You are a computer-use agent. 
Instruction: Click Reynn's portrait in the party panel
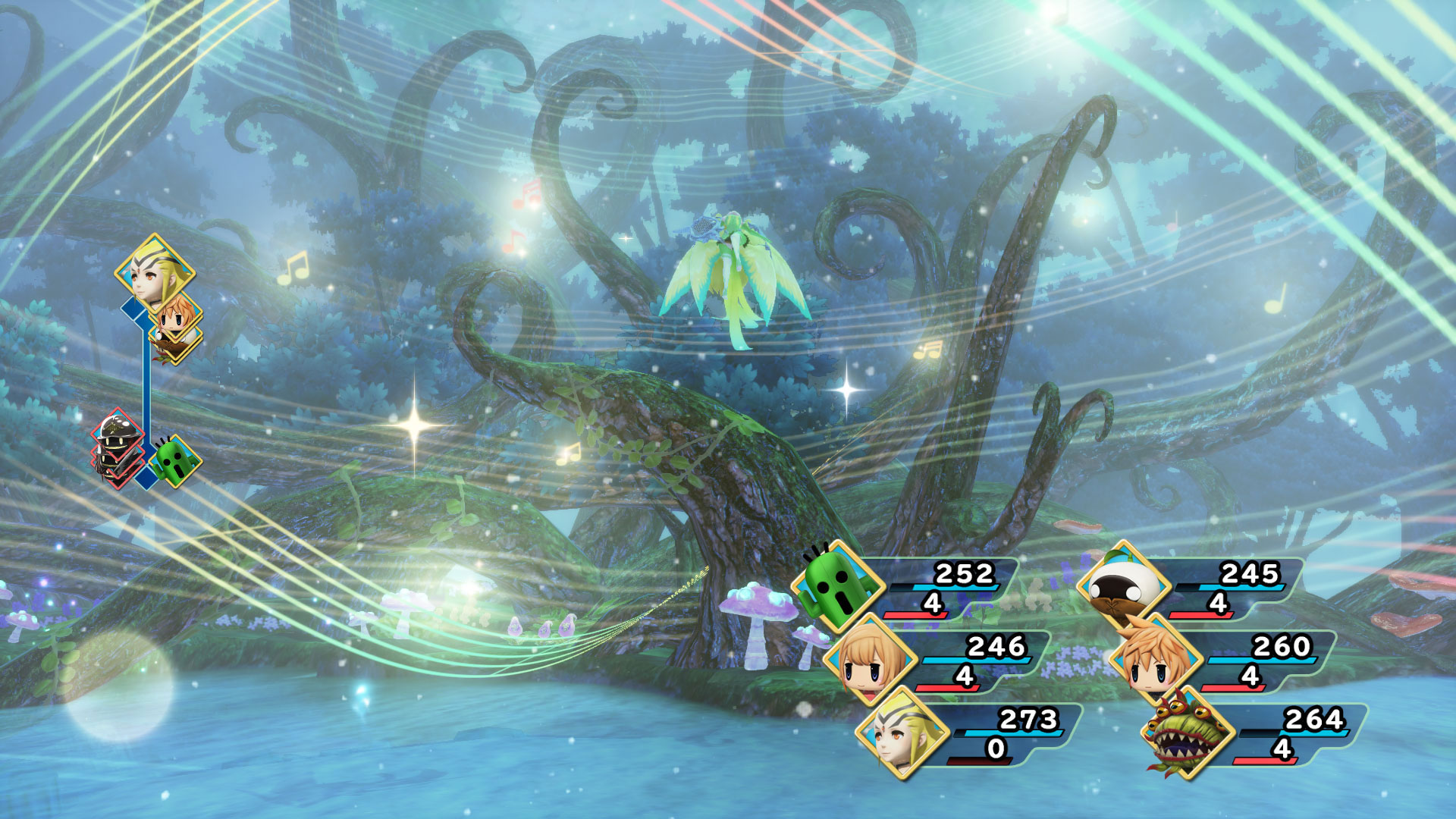(x=870, y=660)
